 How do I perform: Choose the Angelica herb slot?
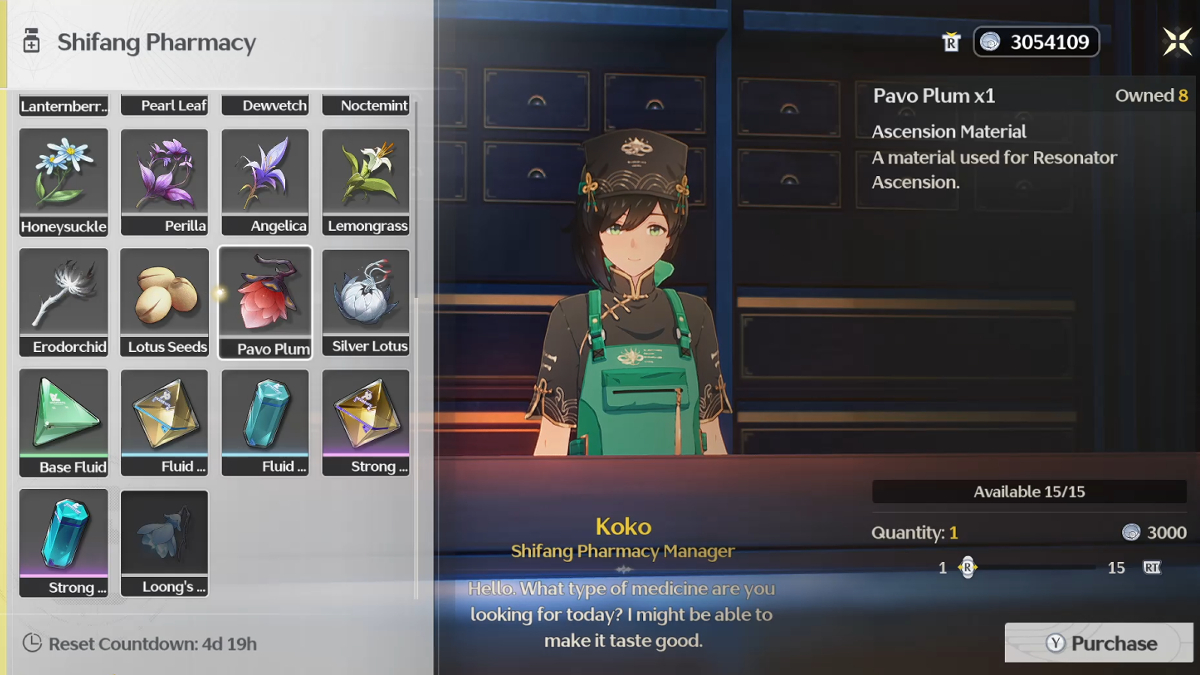[265, 181]
